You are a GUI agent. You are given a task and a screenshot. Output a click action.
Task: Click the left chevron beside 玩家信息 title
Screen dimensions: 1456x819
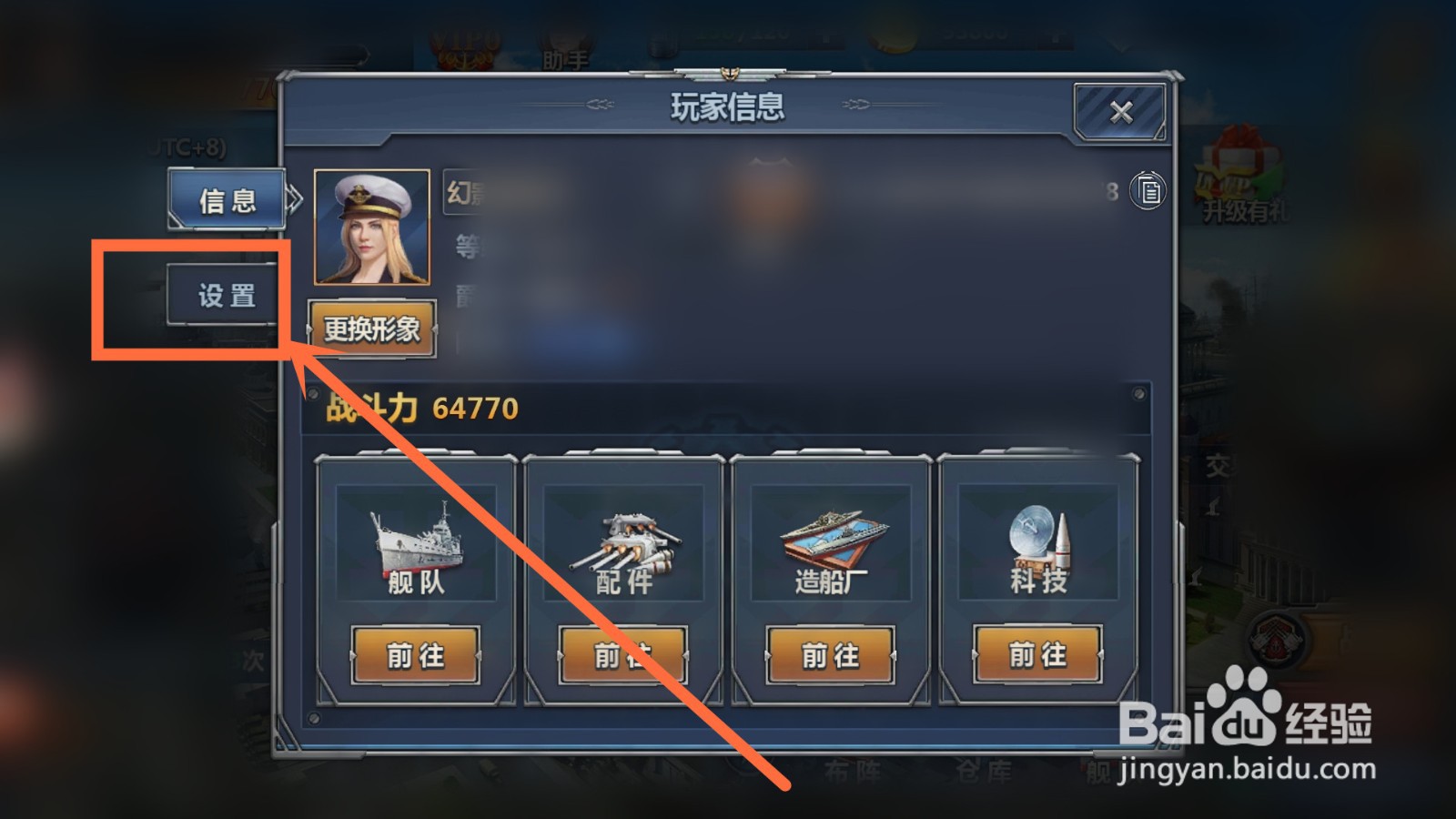point(601,104)
